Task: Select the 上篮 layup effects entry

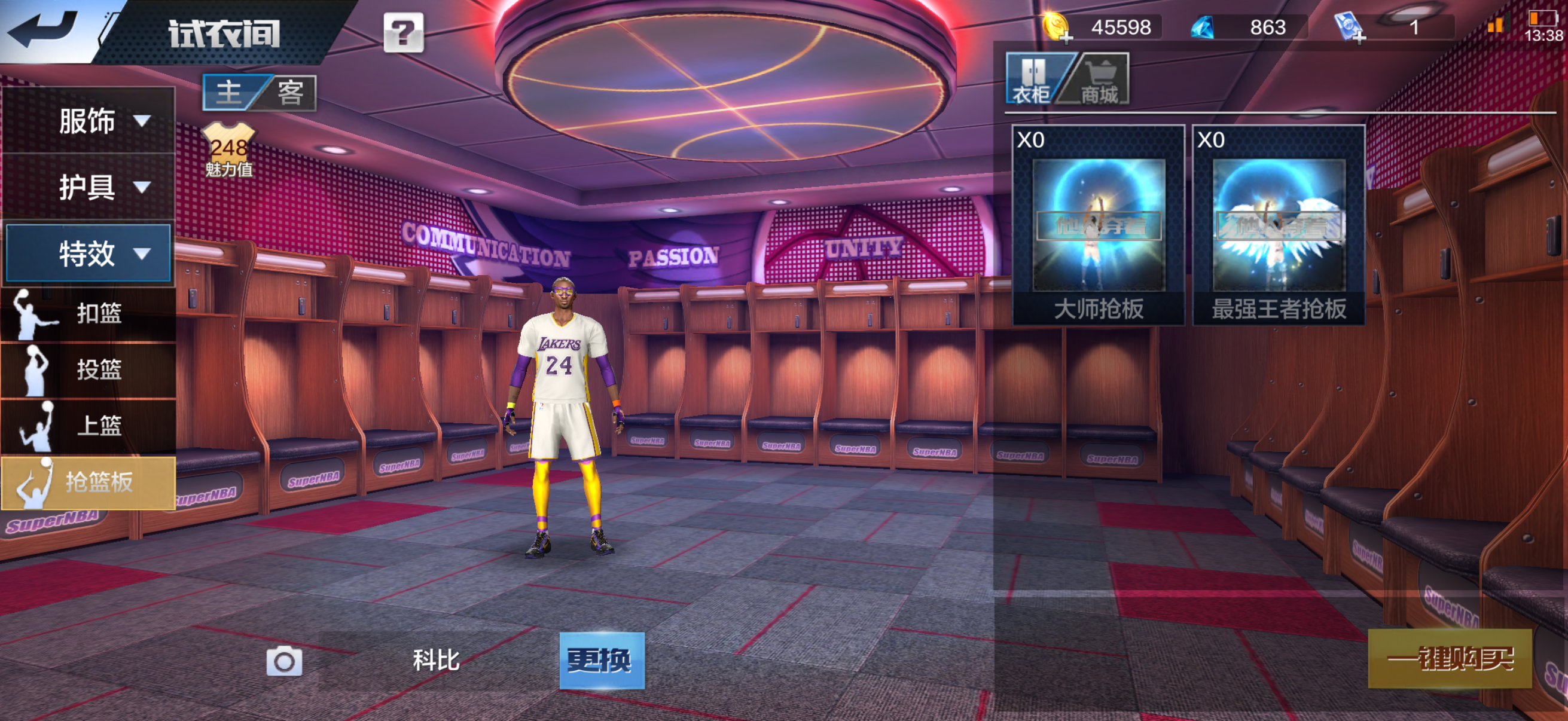Action: pyautogui.click(x=89, y=426)
